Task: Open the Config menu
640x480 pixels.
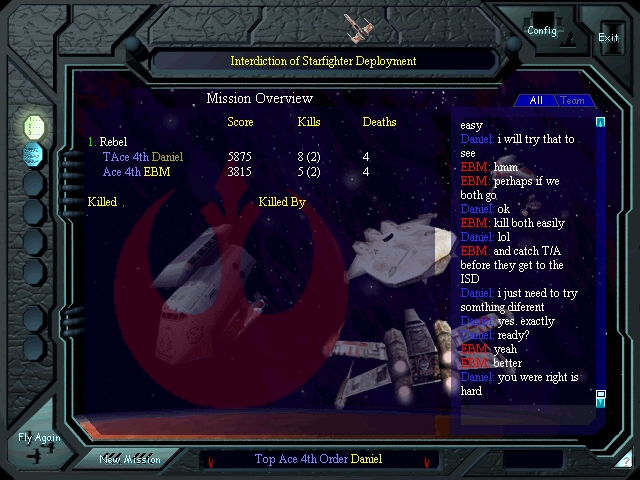Action: (542, 30)
